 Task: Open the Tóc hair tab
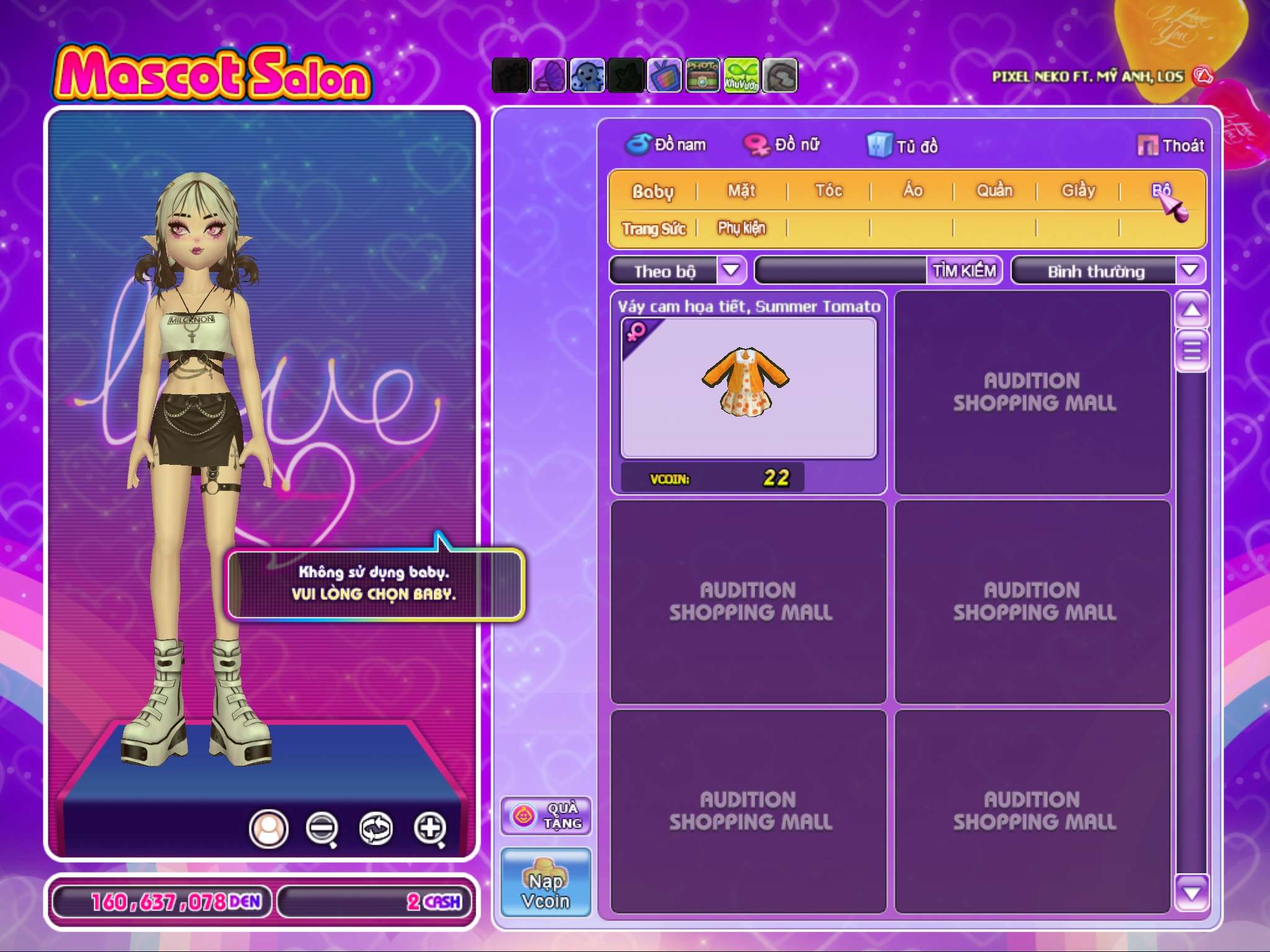coord(828,191)
